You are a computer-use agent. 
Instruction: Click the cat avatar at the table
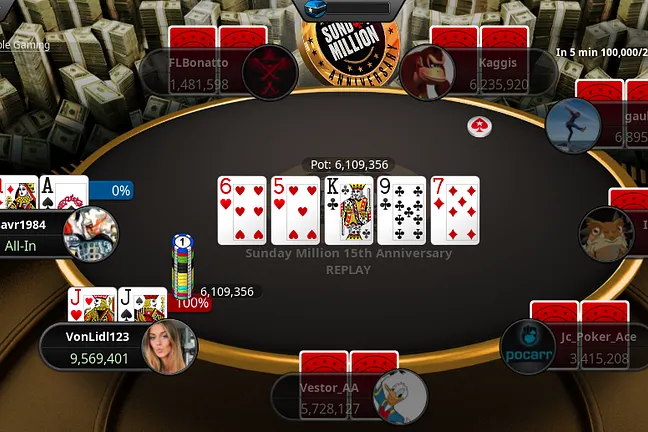[x=606, y=234]
